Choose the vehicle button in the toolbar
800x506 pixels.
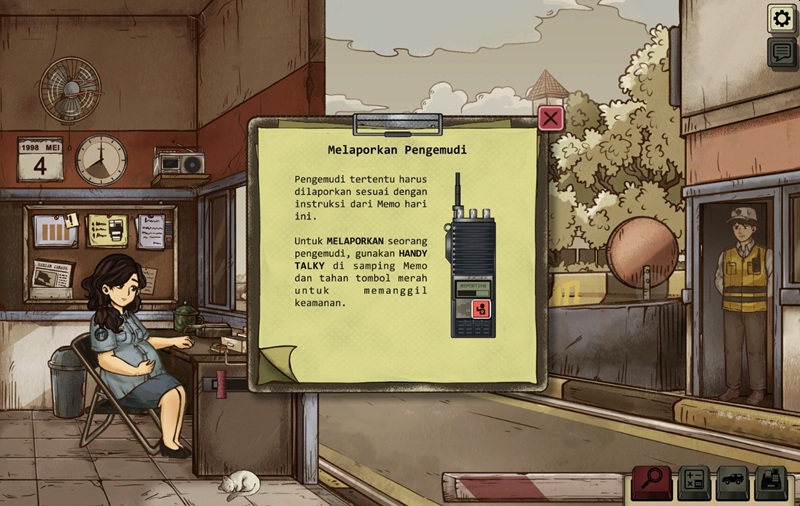732,482
